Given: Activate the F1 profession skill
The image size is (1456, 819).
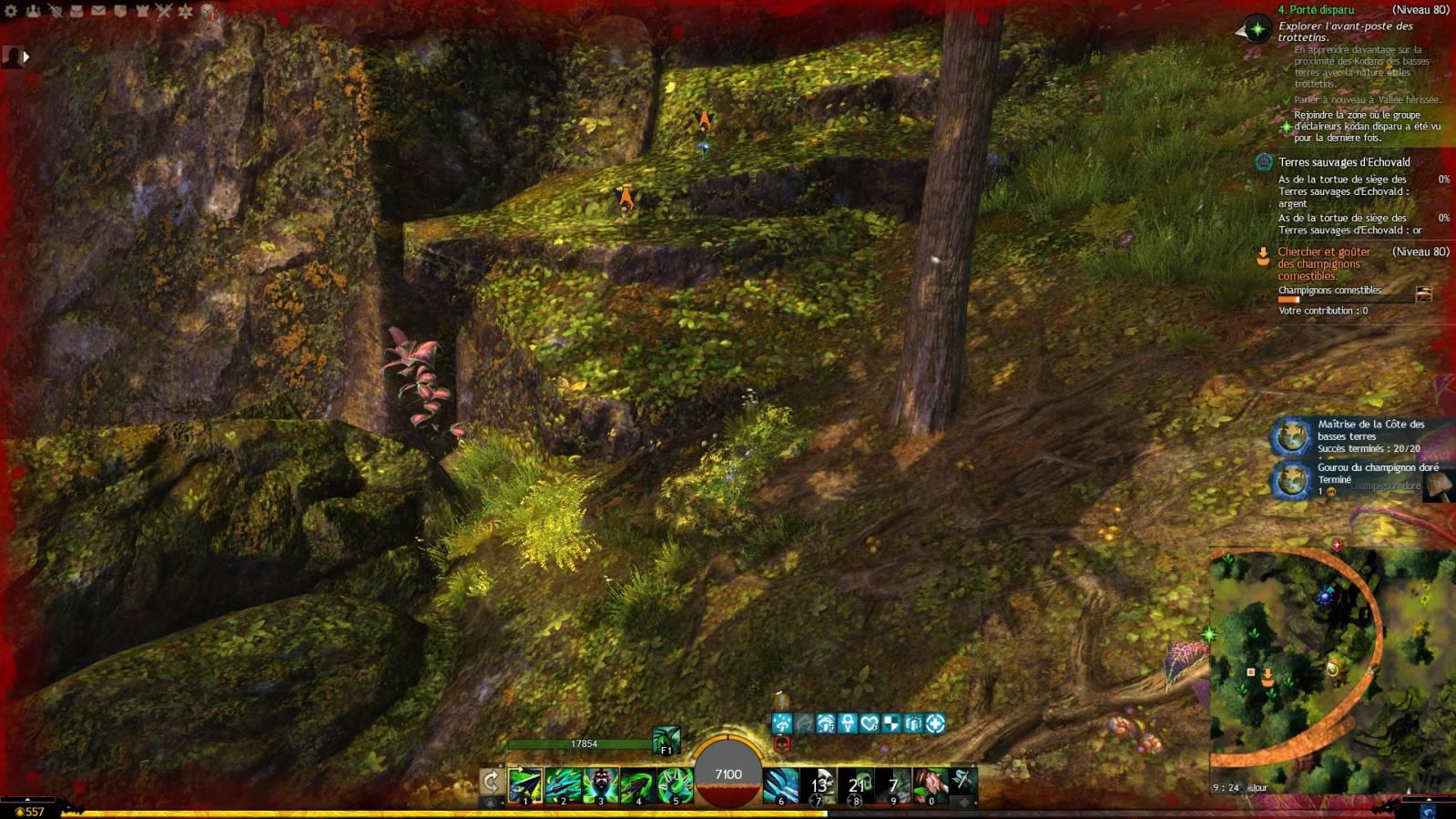Looking at the screenshot, I should pos(666,740).
